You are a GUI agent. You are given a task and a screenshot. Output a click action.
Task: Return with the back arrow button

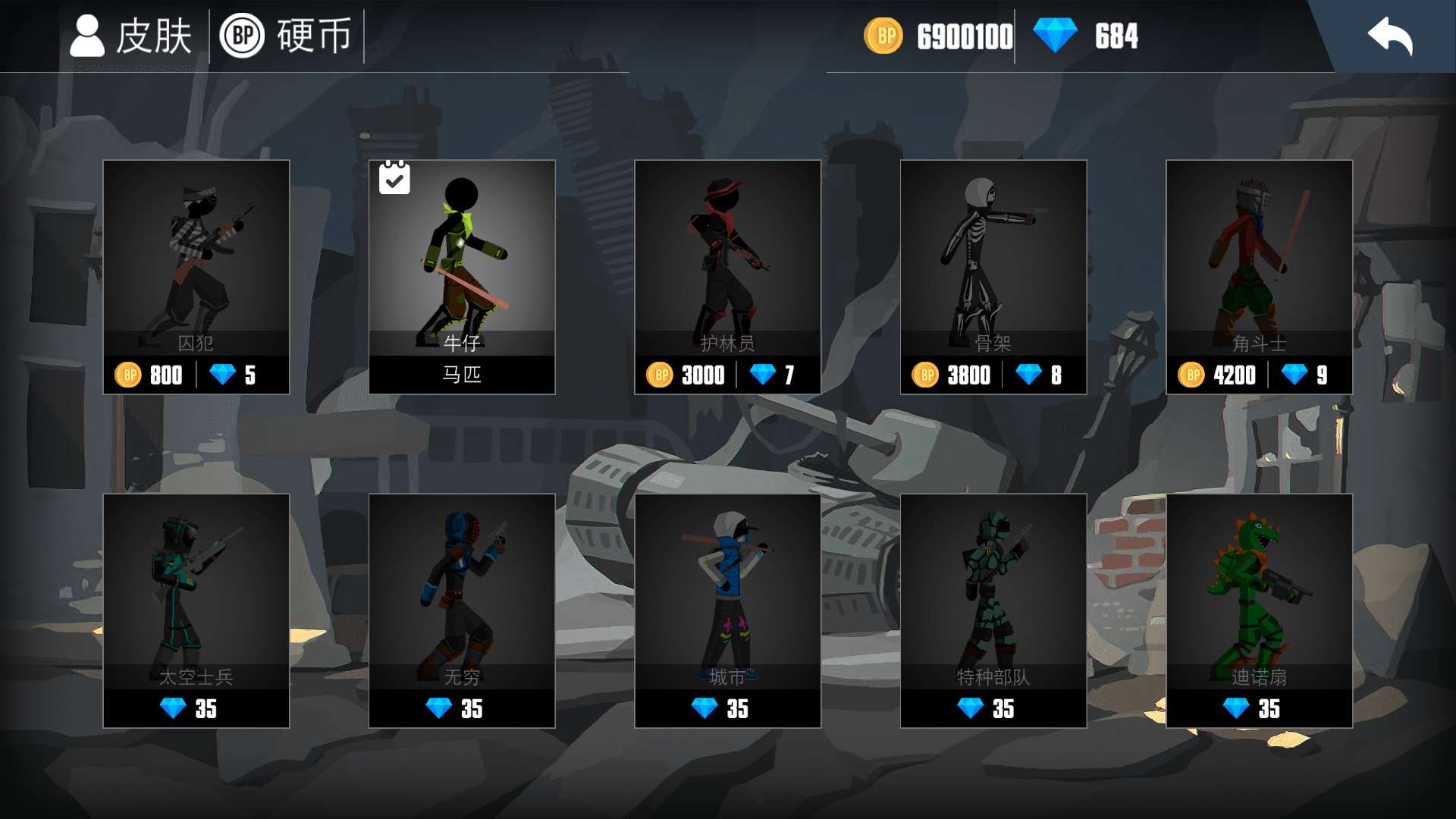tap(1389, 36)
